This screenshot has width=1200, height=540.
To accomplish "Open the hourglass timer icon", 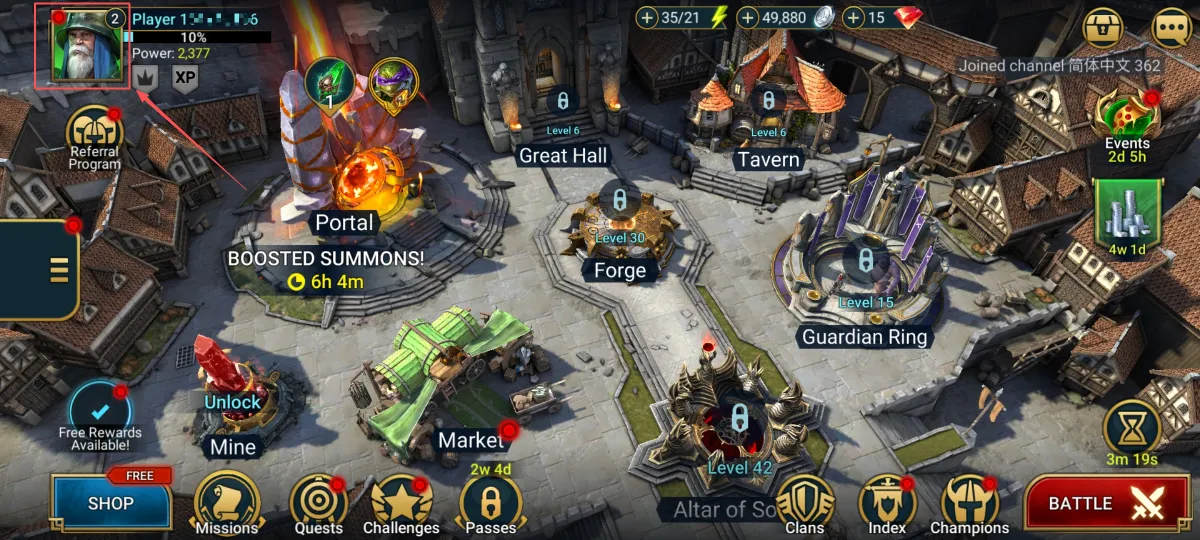I will (x=1132, y=428).
